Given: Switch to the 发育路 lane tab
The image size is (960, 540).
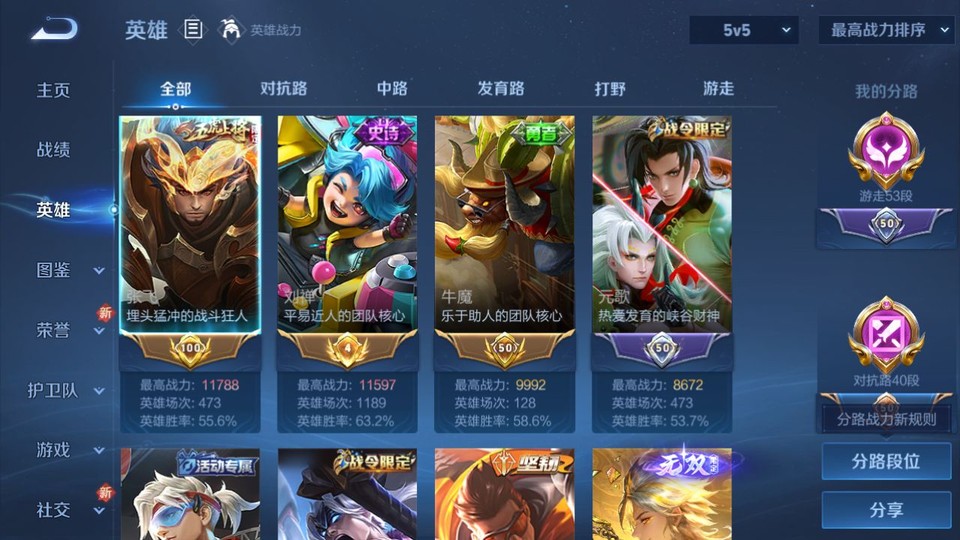Looking at the screenshot, I should 500,89.
